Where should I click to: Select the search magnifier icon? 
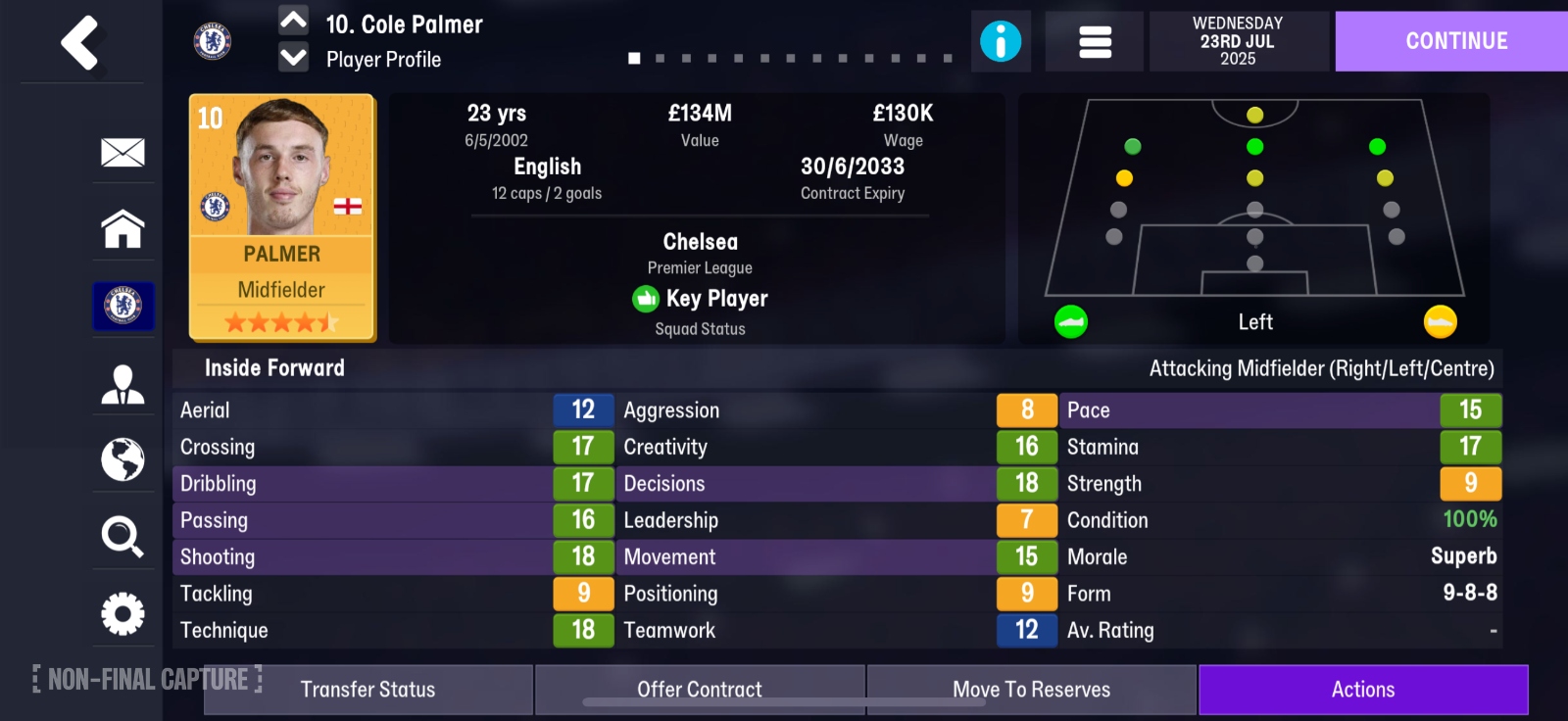pyautogui.click(x=122, y=536)
